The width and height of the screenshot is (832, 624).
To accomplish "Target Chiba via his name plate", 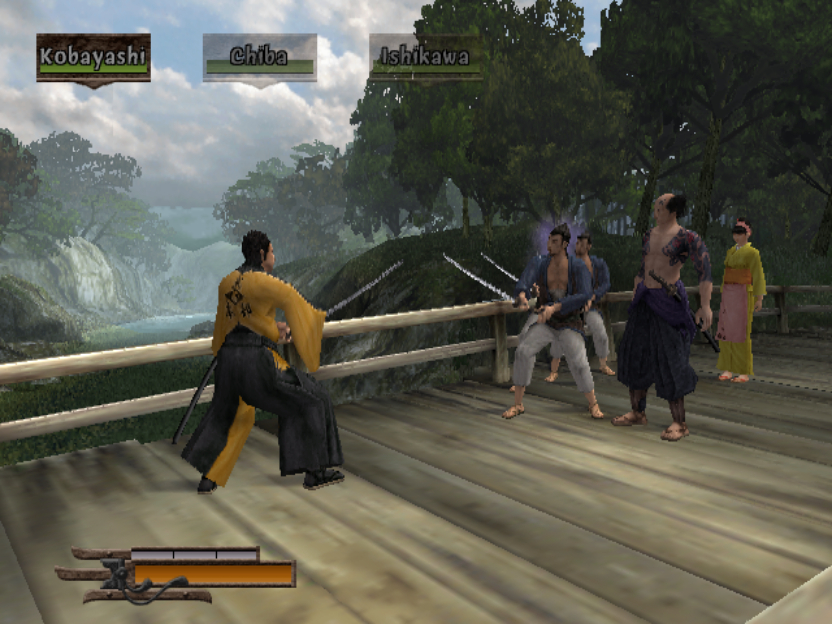I will [259, 58].
